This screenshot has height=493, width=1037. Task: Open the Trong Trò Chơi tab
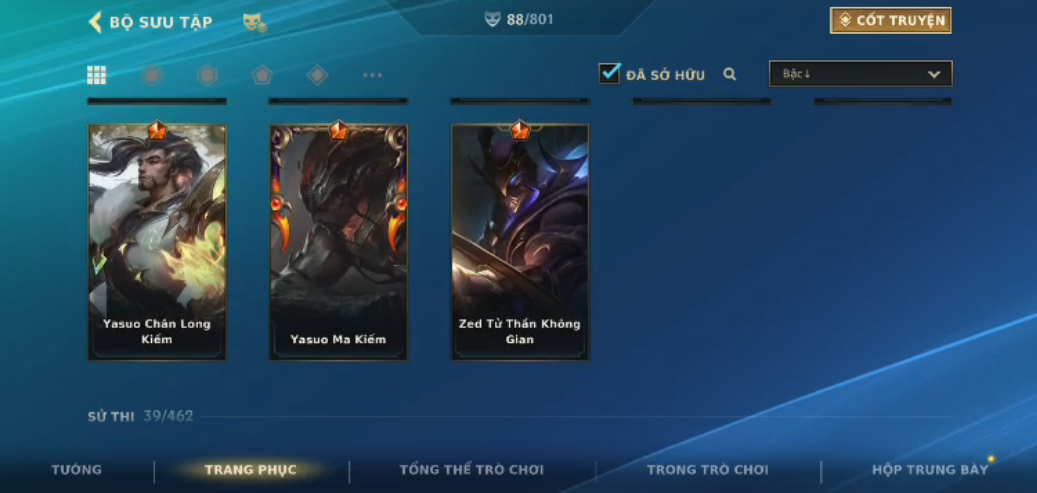[x=707, y=470]
